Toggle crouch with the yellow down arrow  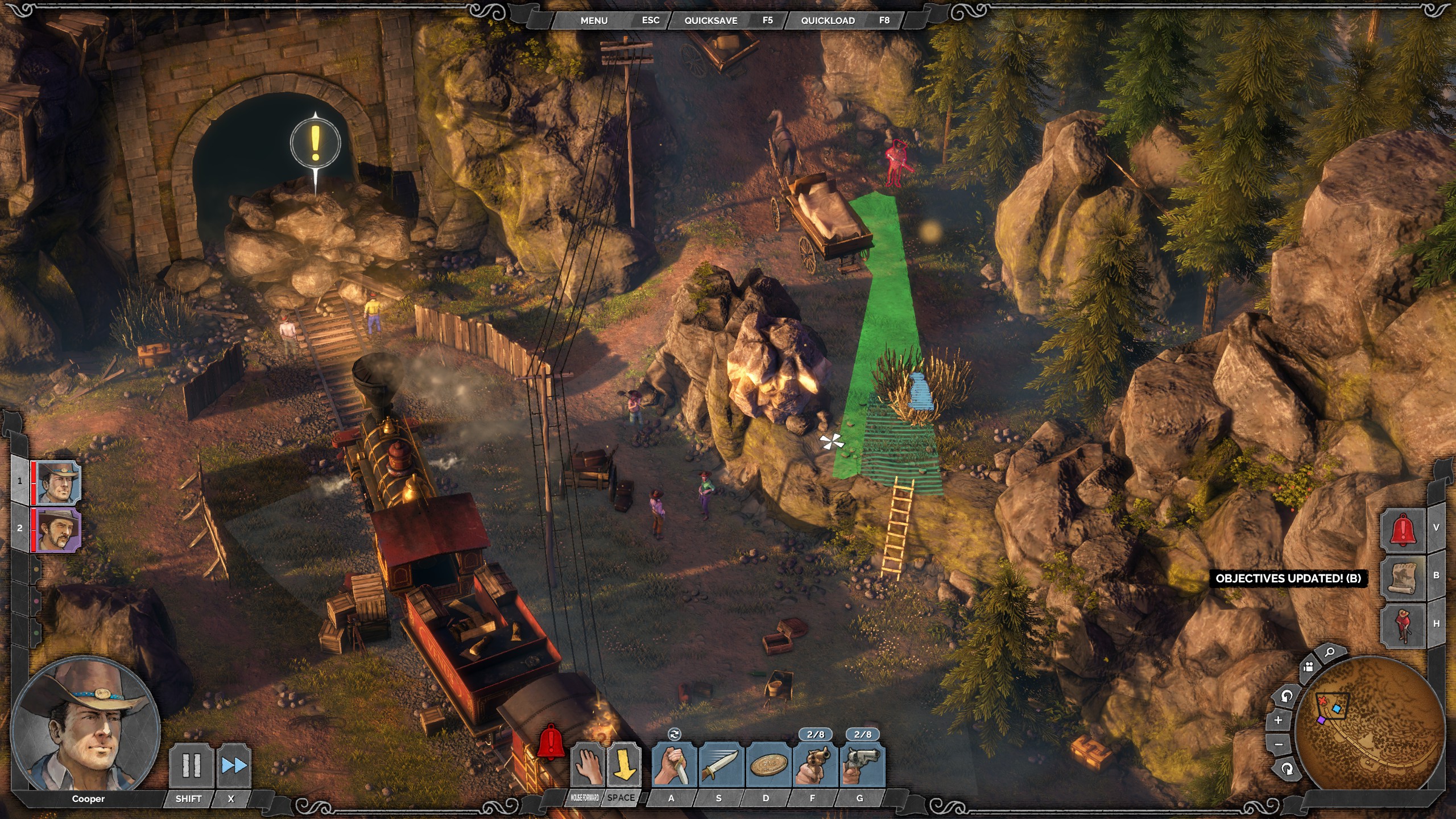(624, 766)
